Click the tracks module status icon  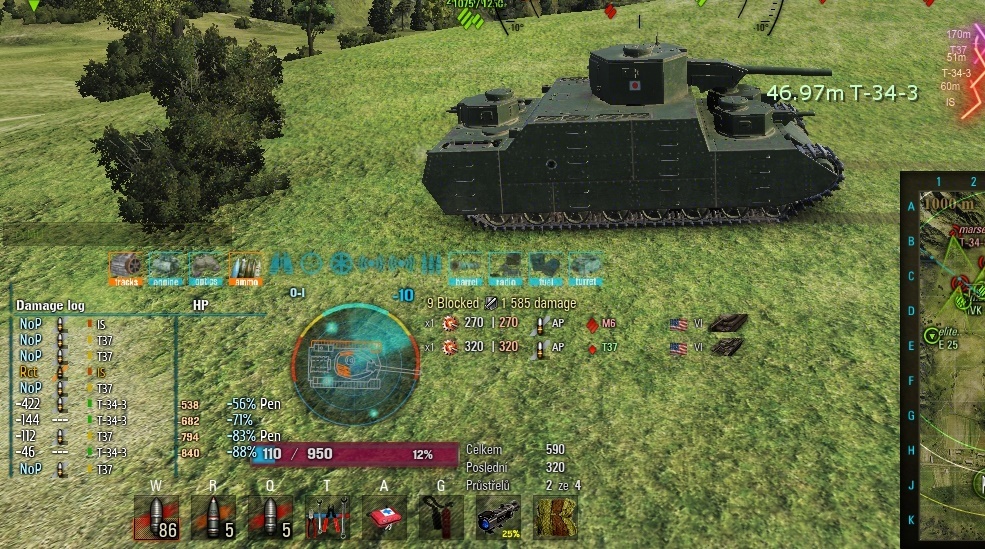[x=126, y=267]
